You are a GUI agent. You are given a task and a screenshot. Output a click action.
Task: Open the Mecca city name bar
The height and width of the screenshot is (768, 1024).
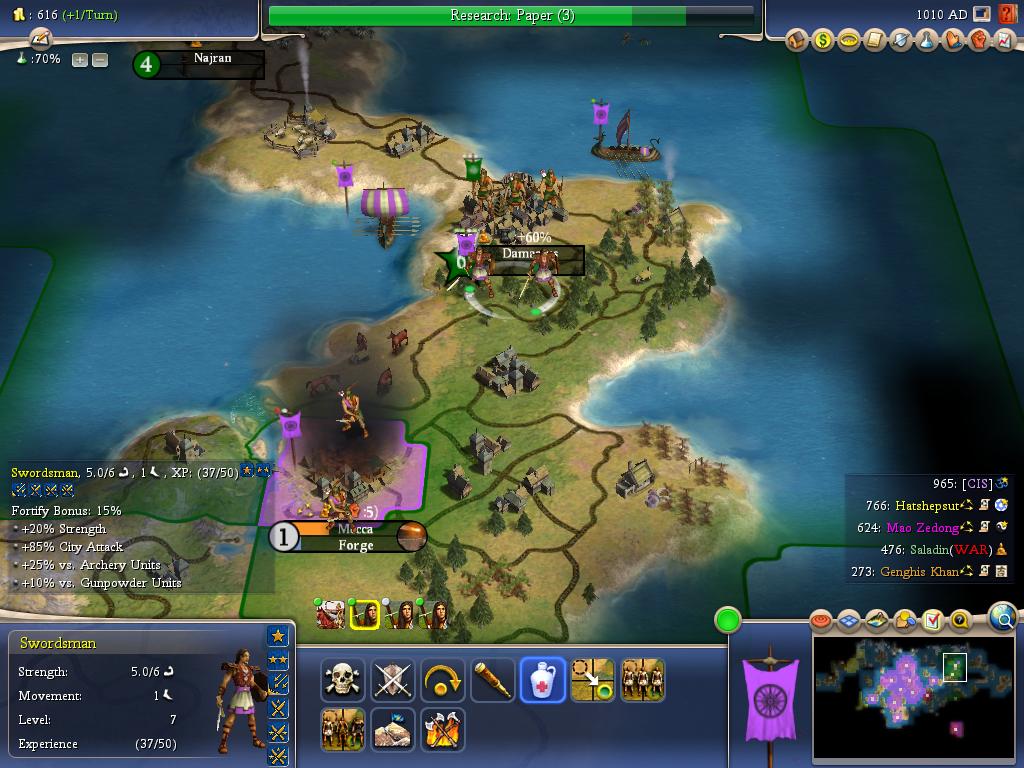(355, 529)
